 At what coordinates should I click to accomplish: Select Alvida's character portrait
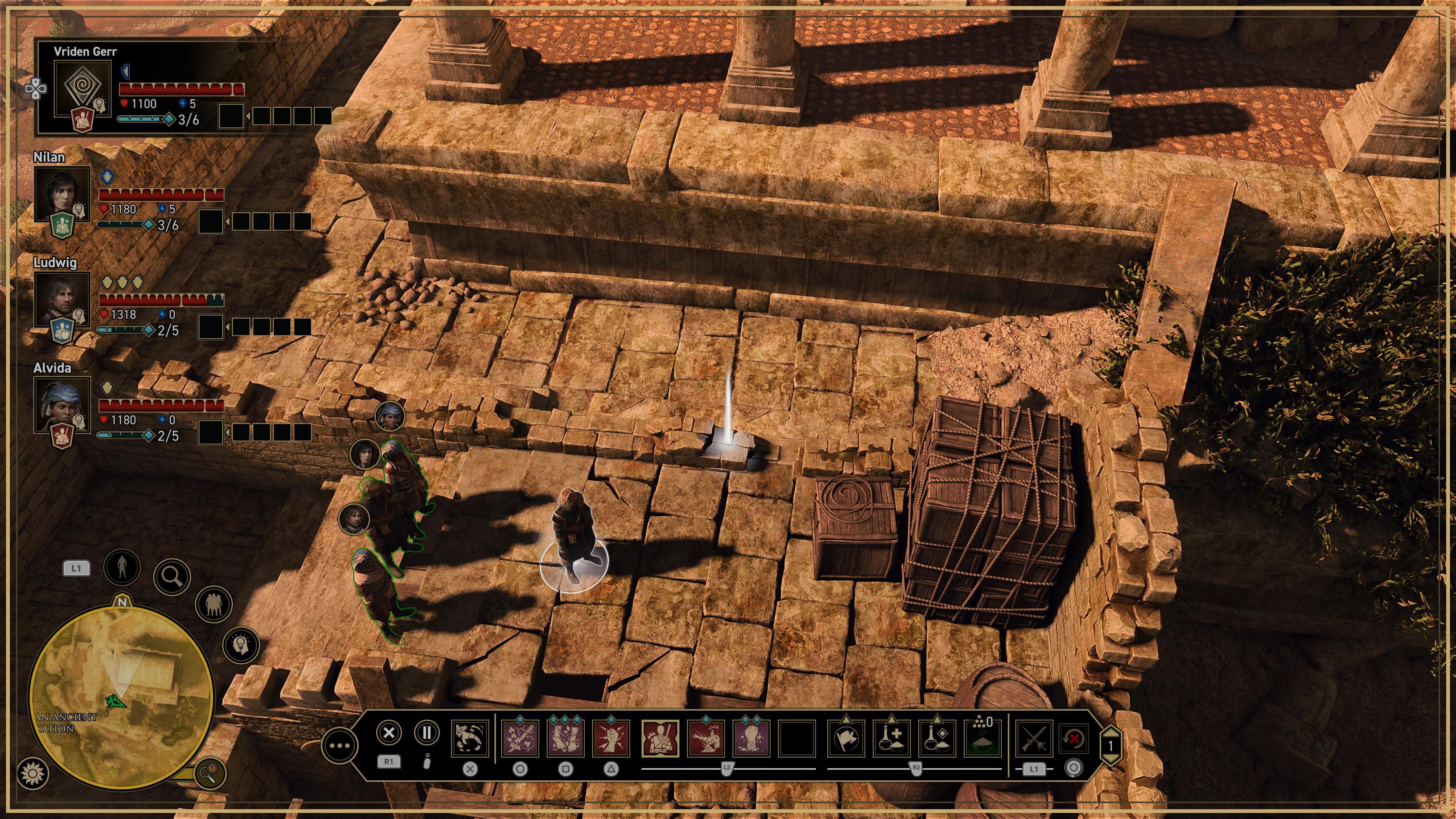tap(62, 404)
